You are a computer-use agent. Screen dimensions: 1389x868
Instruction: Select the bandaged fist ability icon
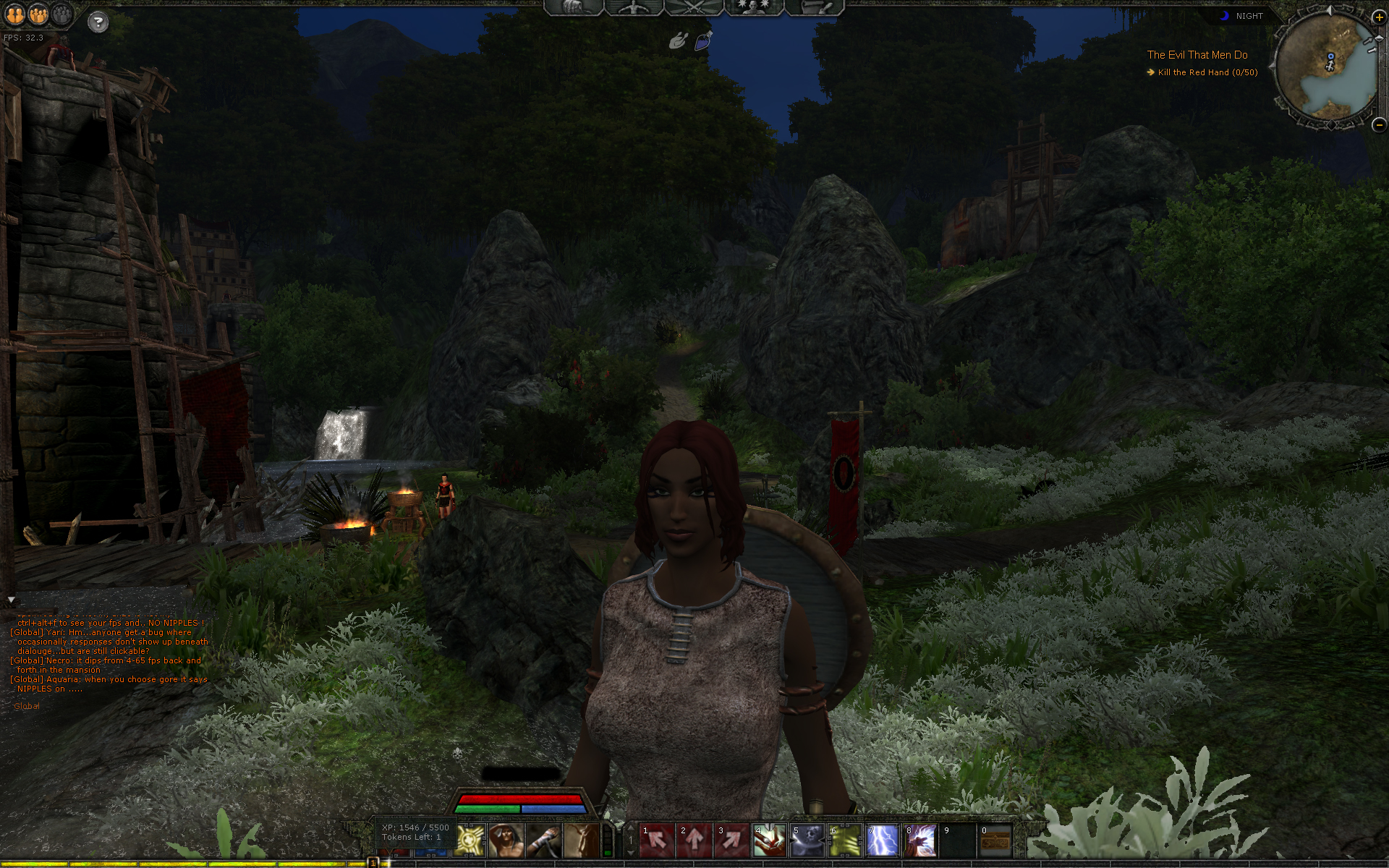pos(543,841)
